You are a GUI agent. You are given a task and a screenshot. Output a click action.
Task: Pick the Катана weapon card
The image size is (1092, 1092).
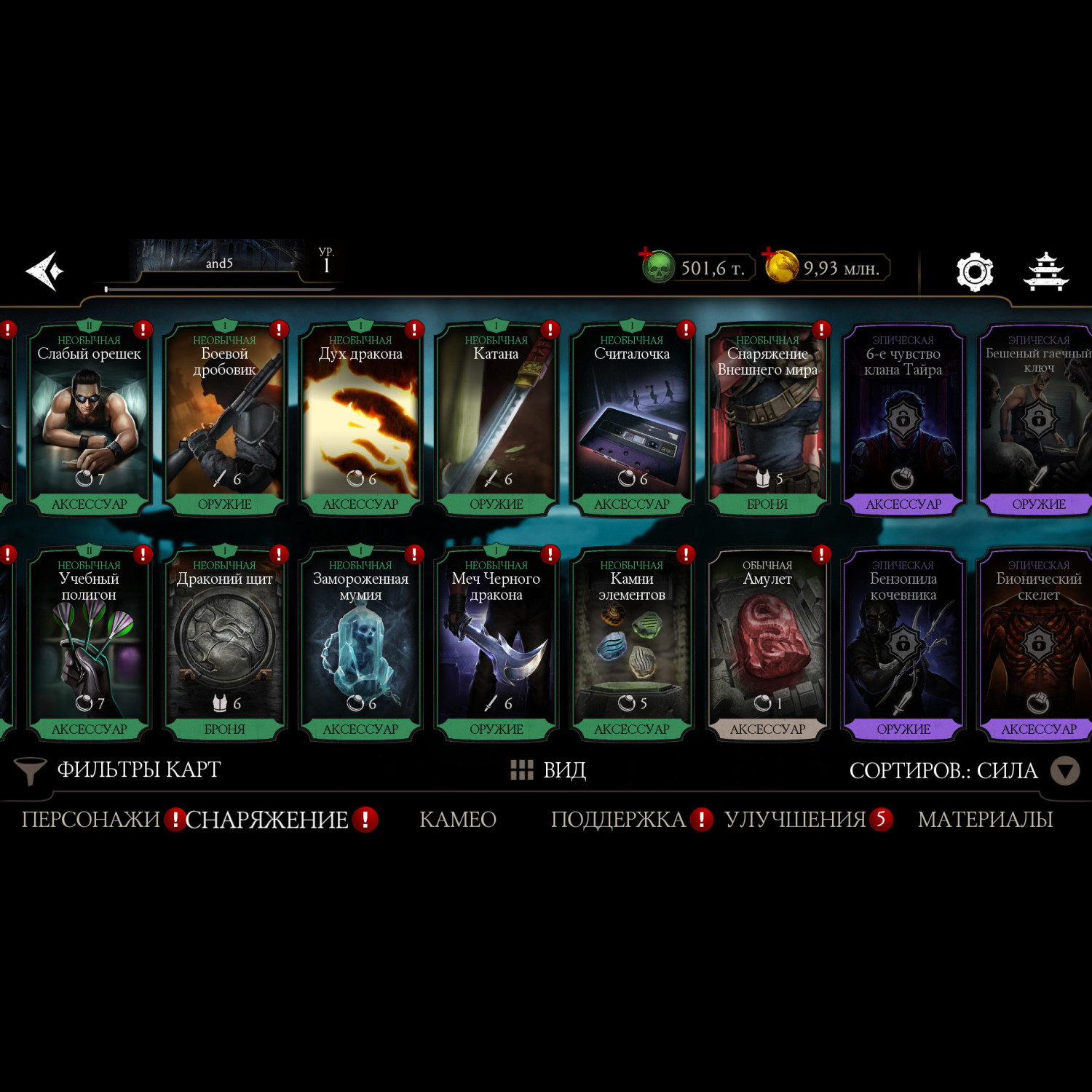496,420
